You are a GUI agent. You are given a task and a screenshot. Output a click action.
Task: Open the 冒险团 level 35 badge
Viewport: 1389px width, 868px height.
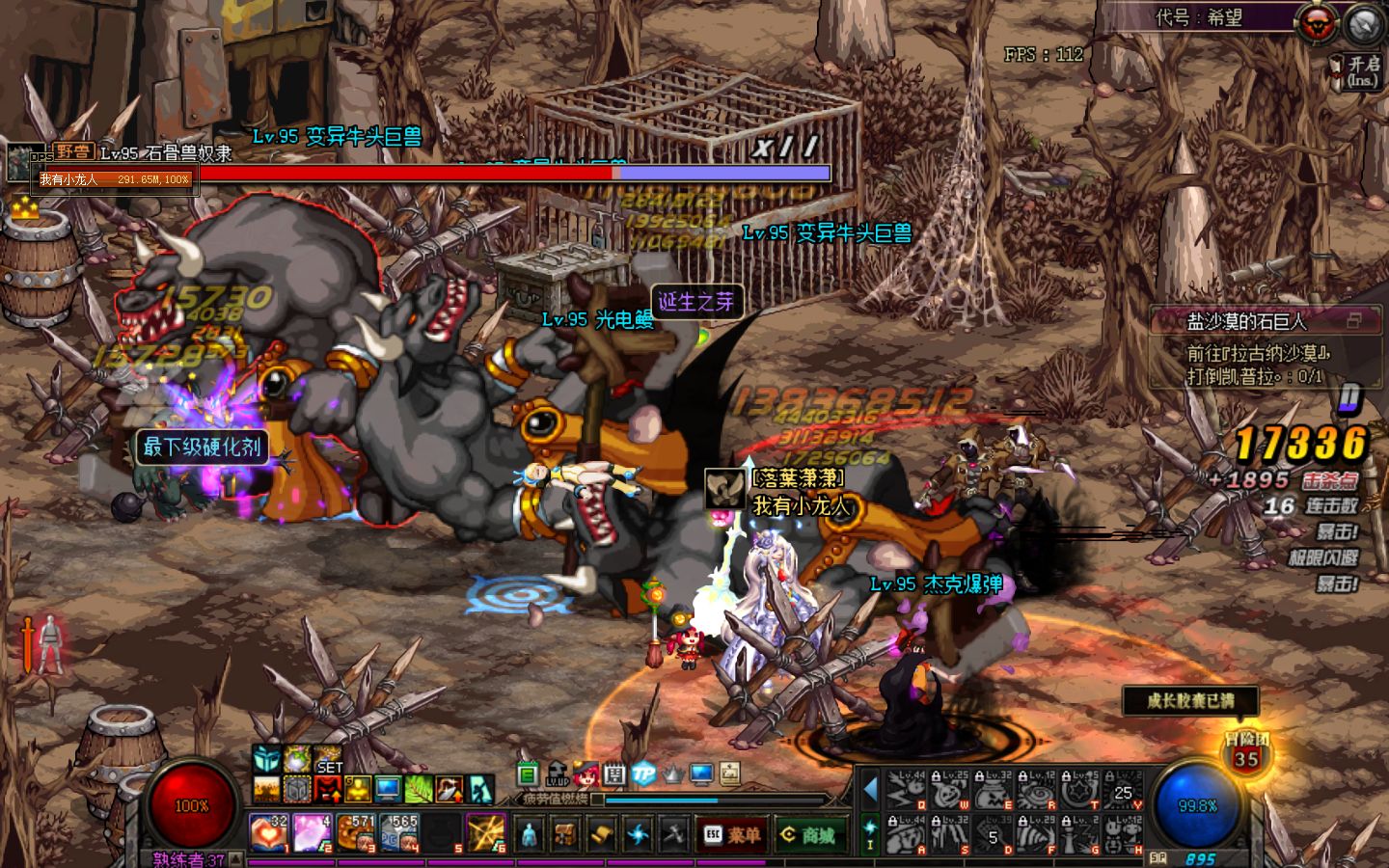(1246, 753)
